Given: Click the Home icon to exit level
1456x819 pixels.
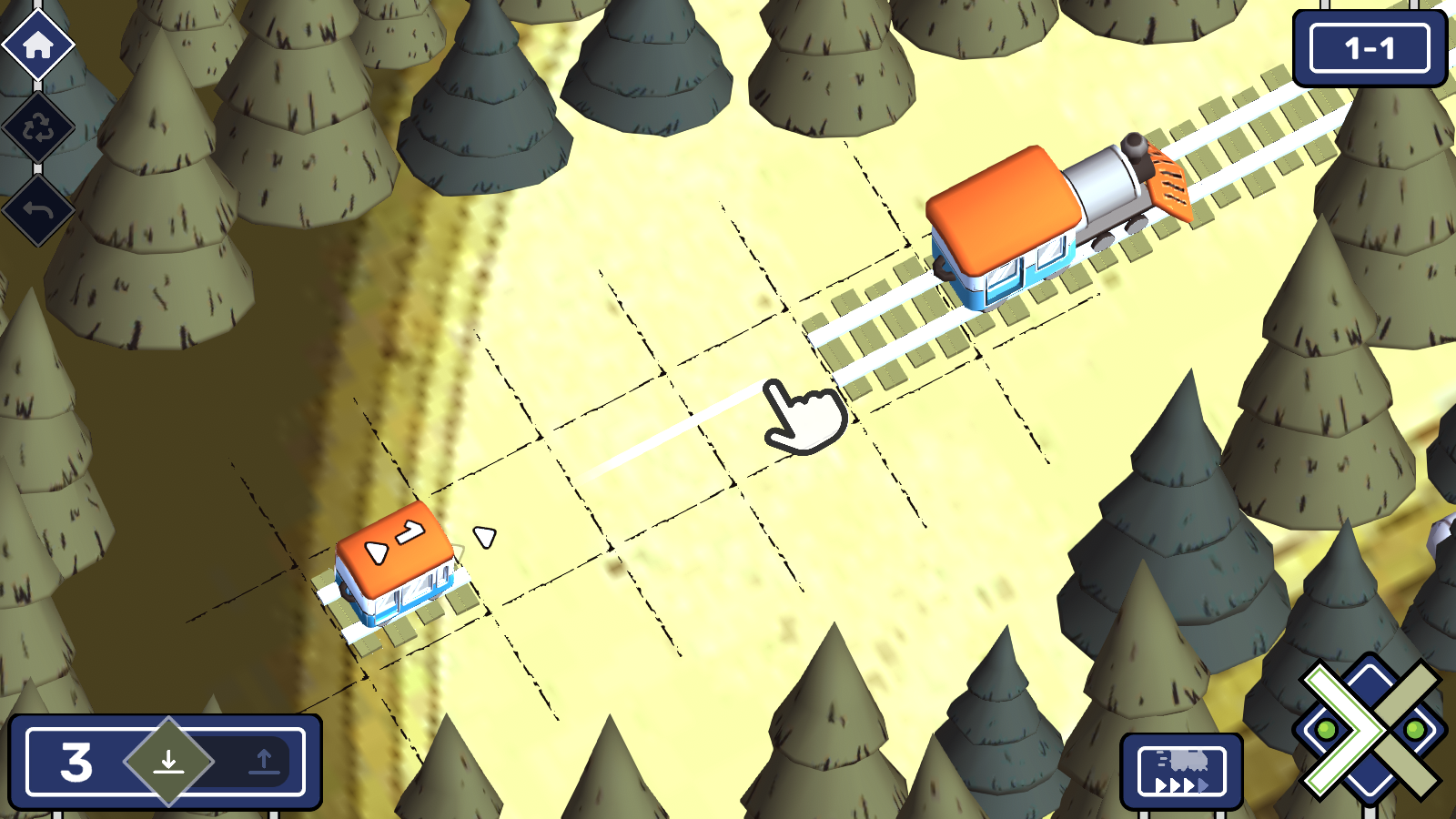Looking at the screenshot, I should pos(36,45).
